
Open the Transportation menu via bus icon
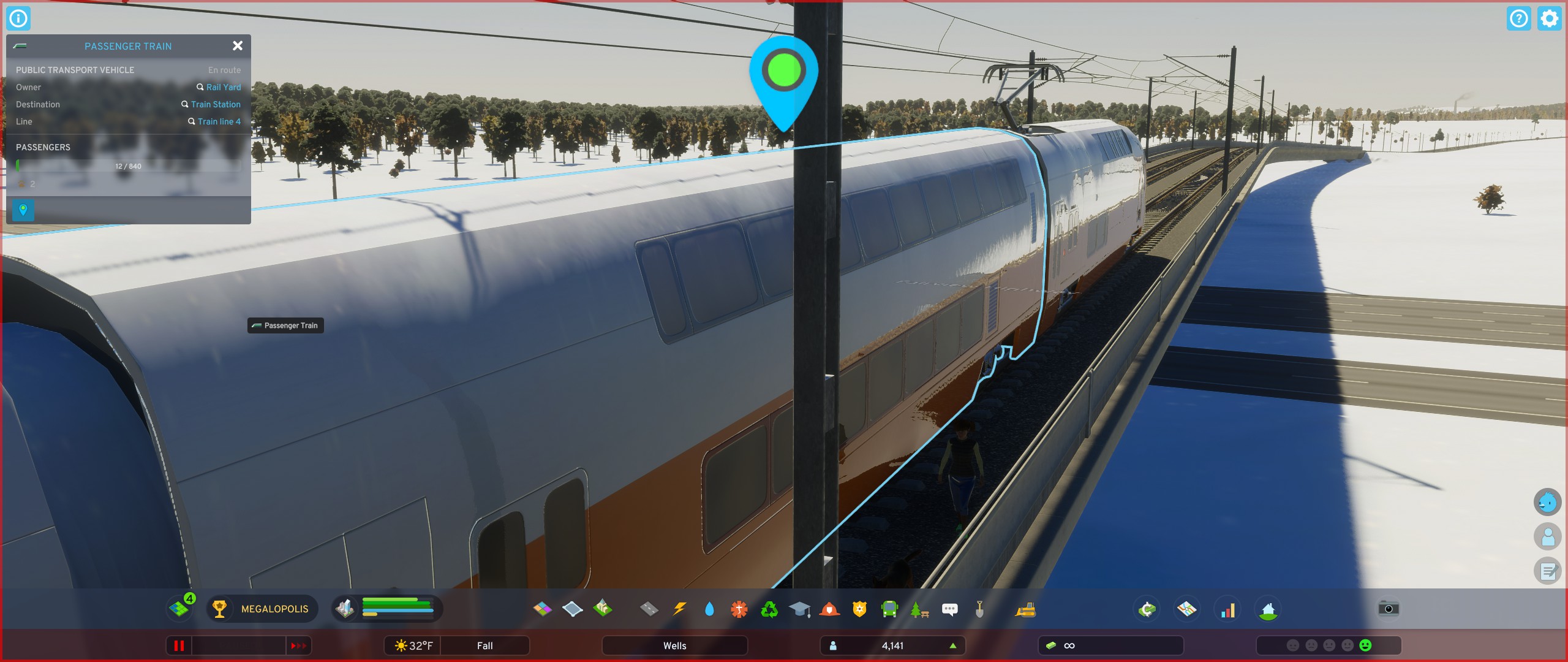point(889,609)
